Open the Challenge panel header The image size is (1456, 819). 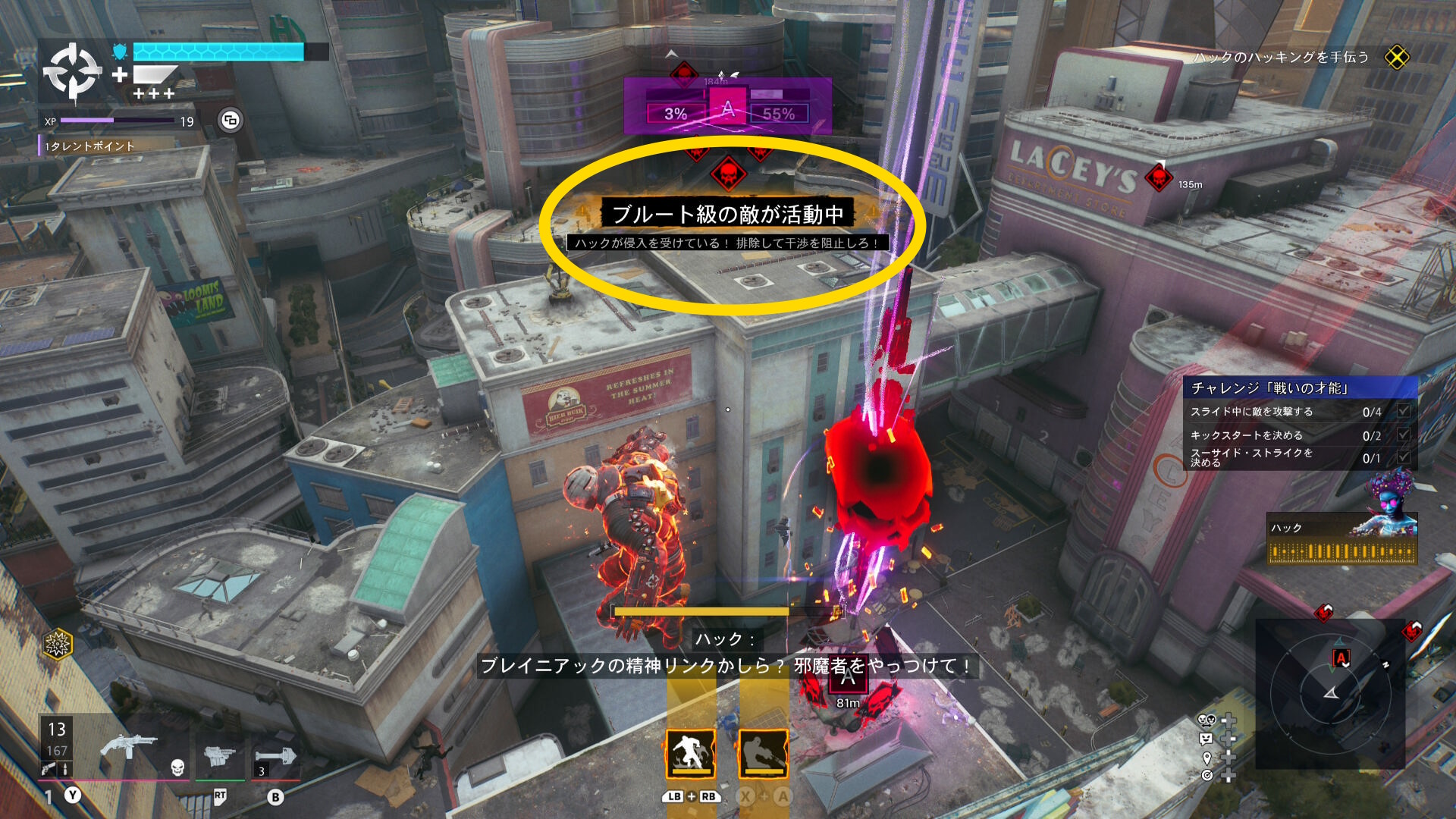point(1300,388)
